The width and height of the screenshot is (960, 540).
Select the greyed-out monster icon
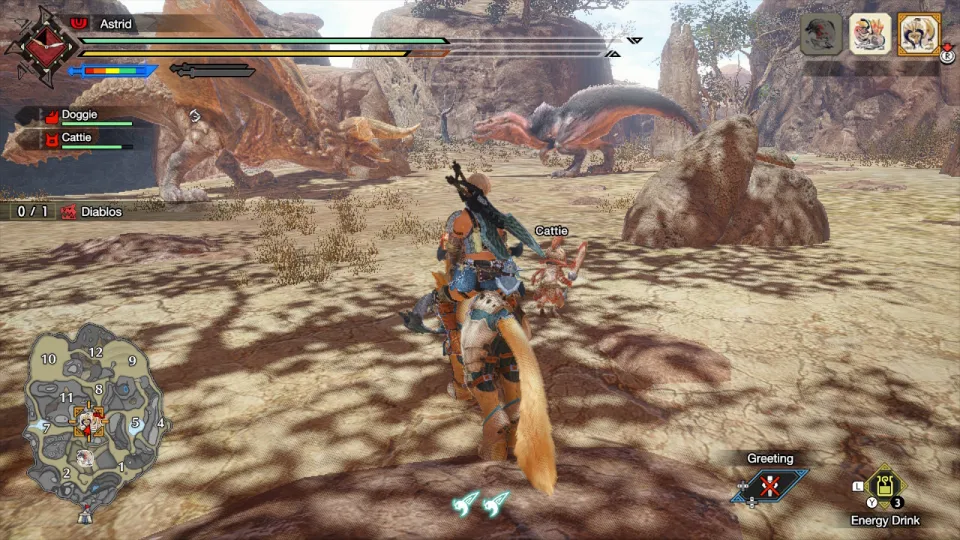click(x=821, y=34)
